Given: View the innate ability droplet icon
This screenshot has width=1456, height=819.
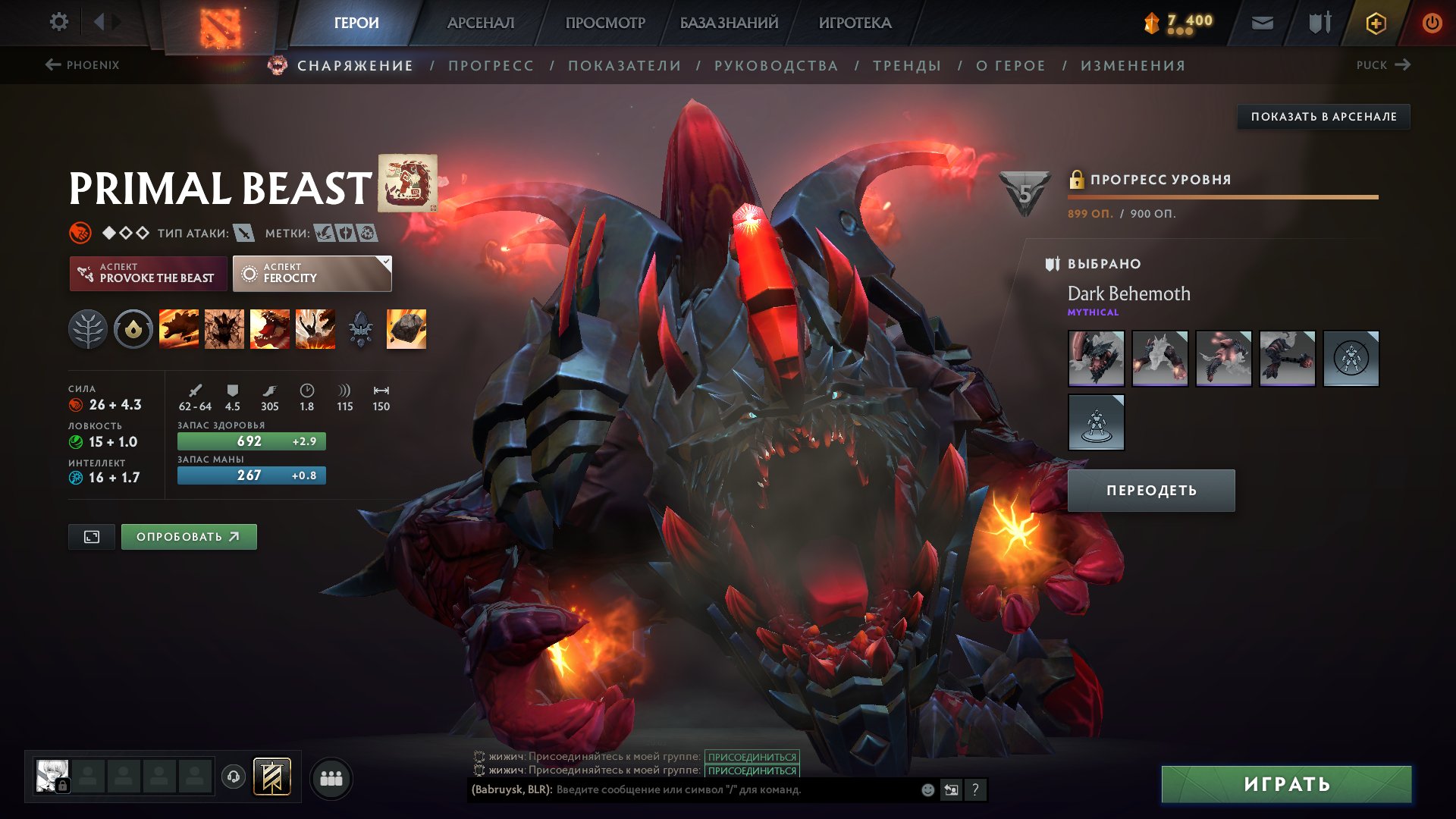Looking at the screenshot, I should [133, 328].
